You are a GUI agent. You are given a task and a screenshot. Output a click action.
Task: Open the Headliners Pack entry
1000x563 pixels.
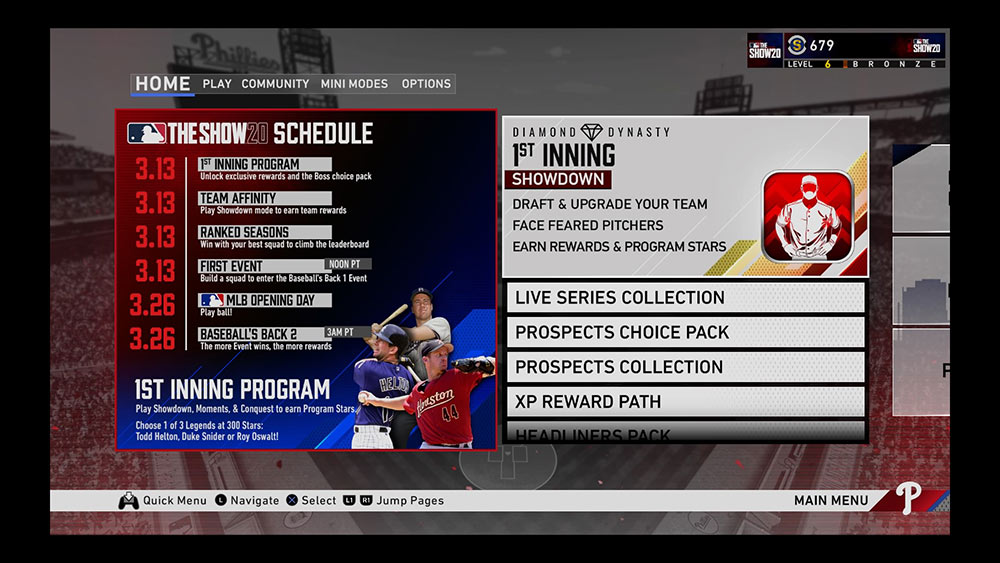pyautogui.click(x=685, y=434)
